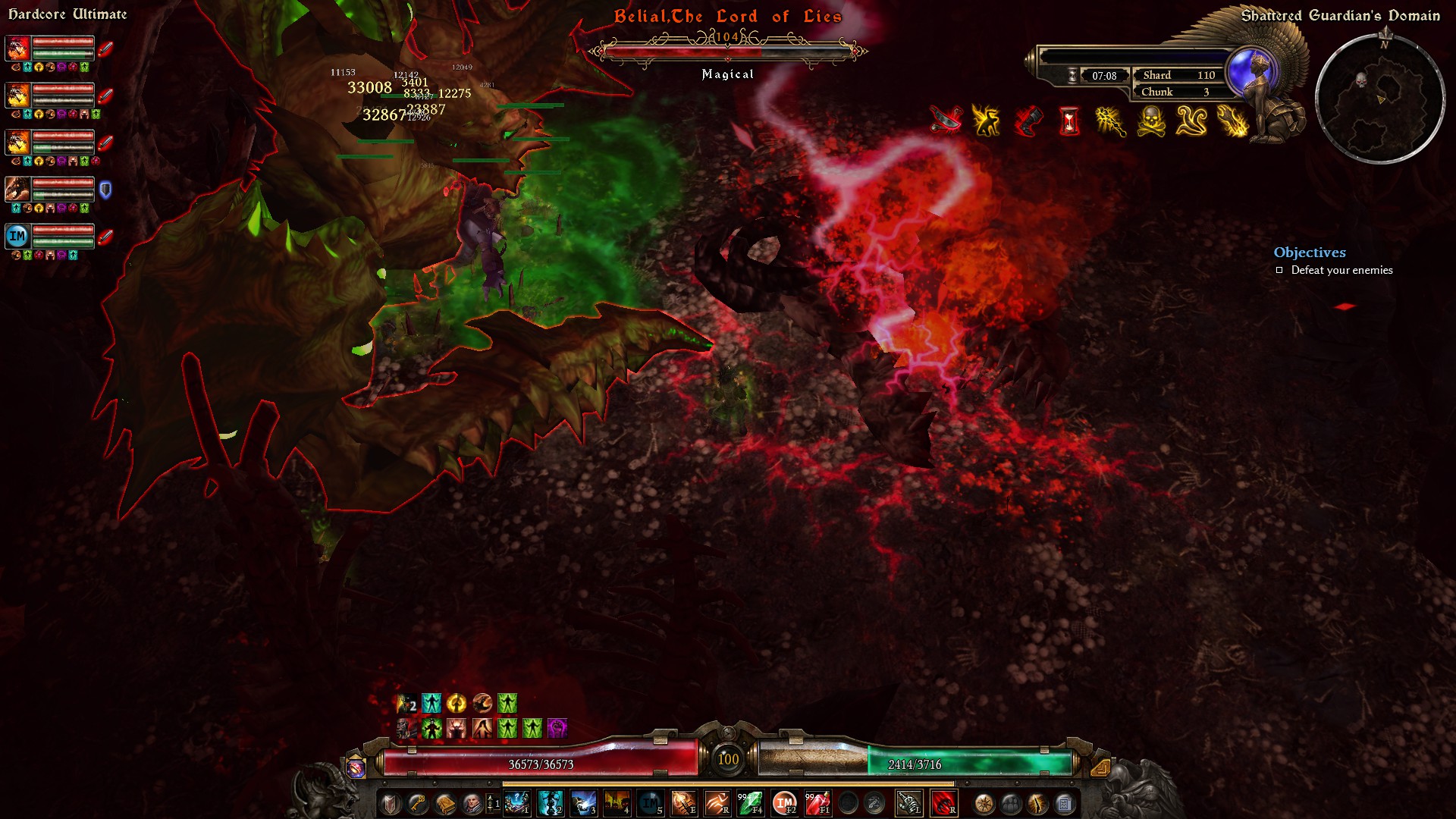Open the document list button at bar's end
This screenshot has height=819, width=1456.
pos(1065,803)
